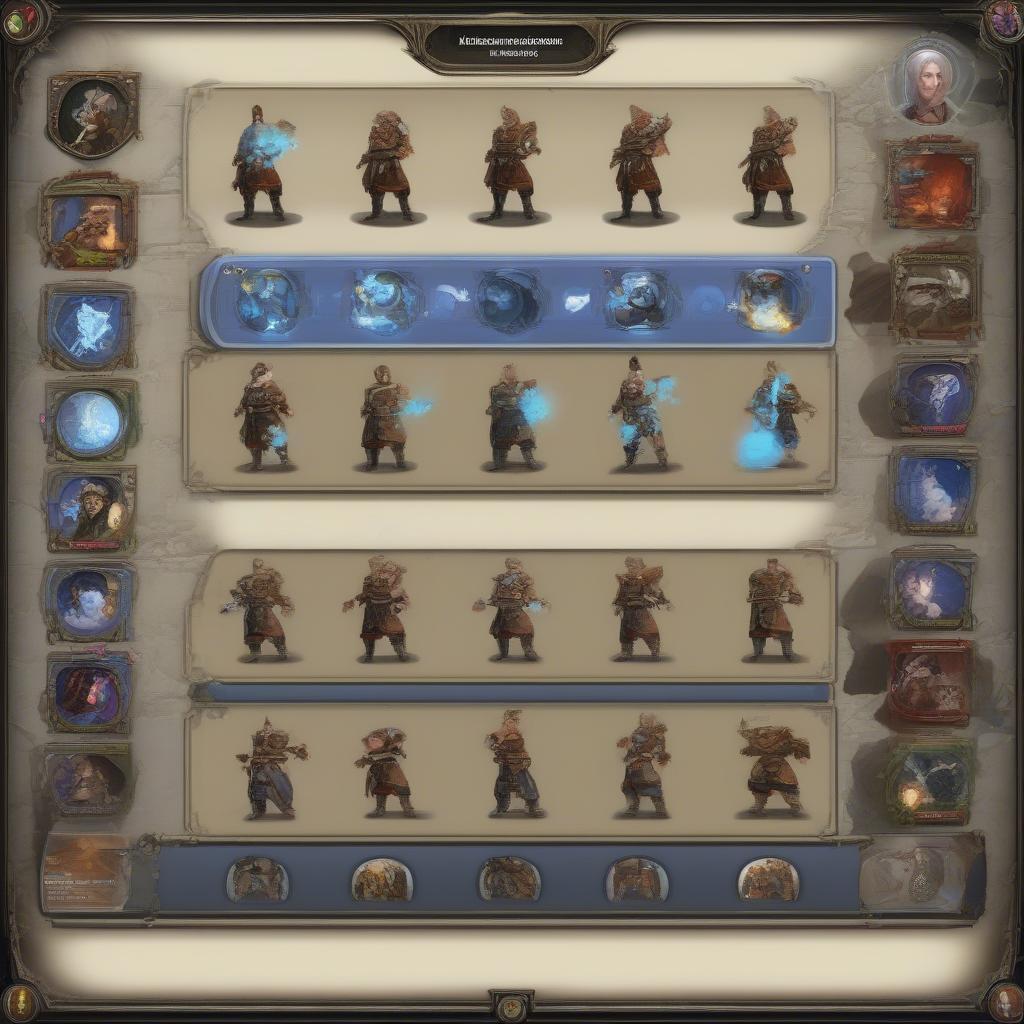Click the emblem at the bottom center edge
The width and height of the screenshot is (1024, 1024).
click(511, 1004)
